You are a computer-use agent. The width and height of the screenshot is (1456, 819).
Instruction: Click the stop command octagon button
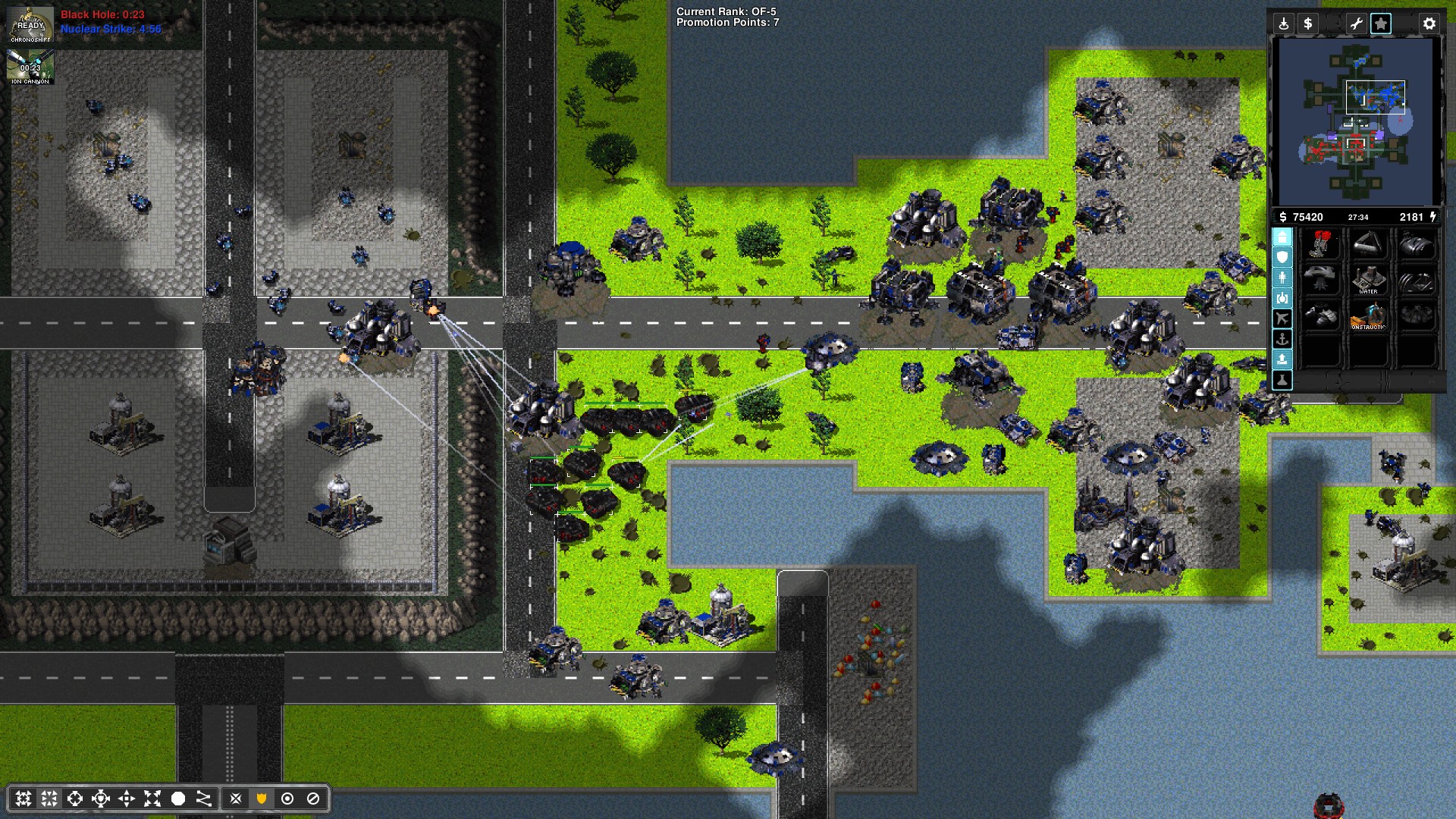tap(178, 799)
